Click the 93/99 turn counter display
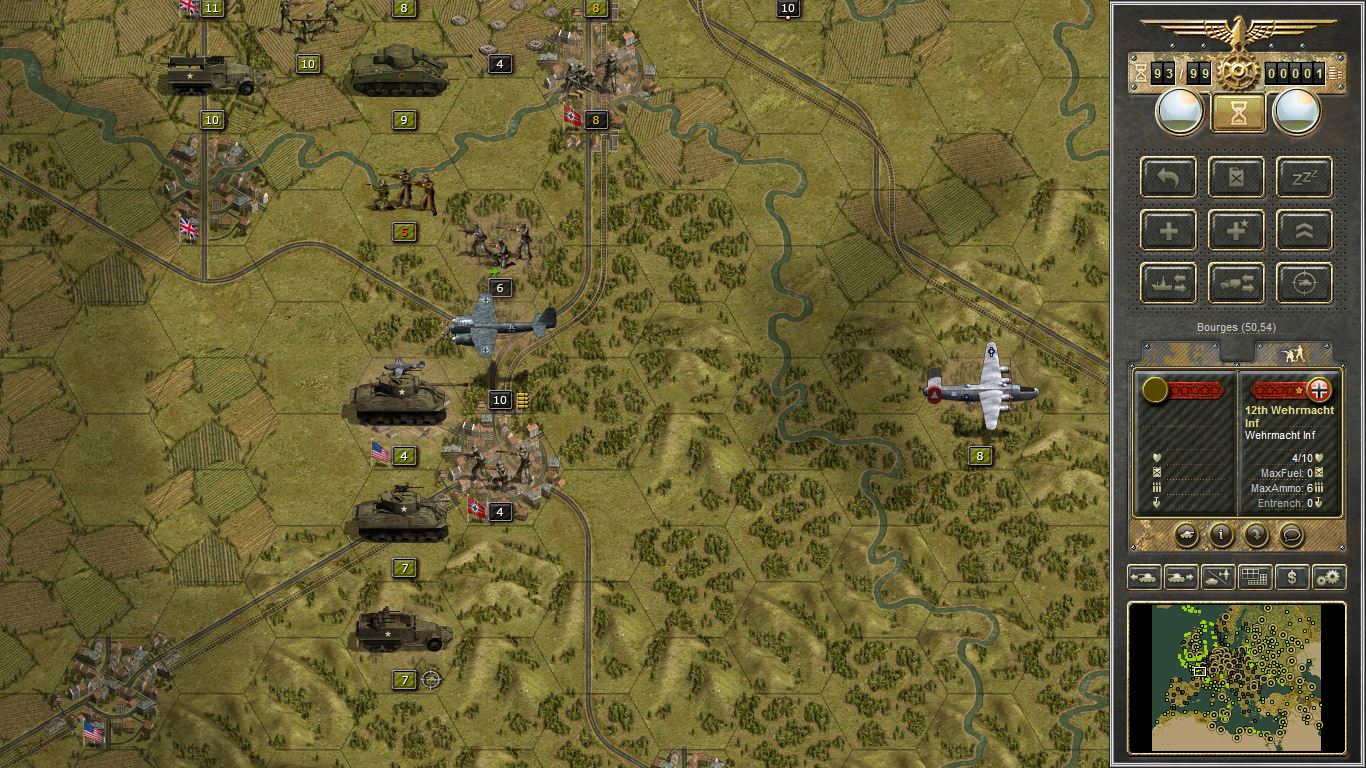Viewport: 1366px width, 768px height. click(x=1178, y=72)
